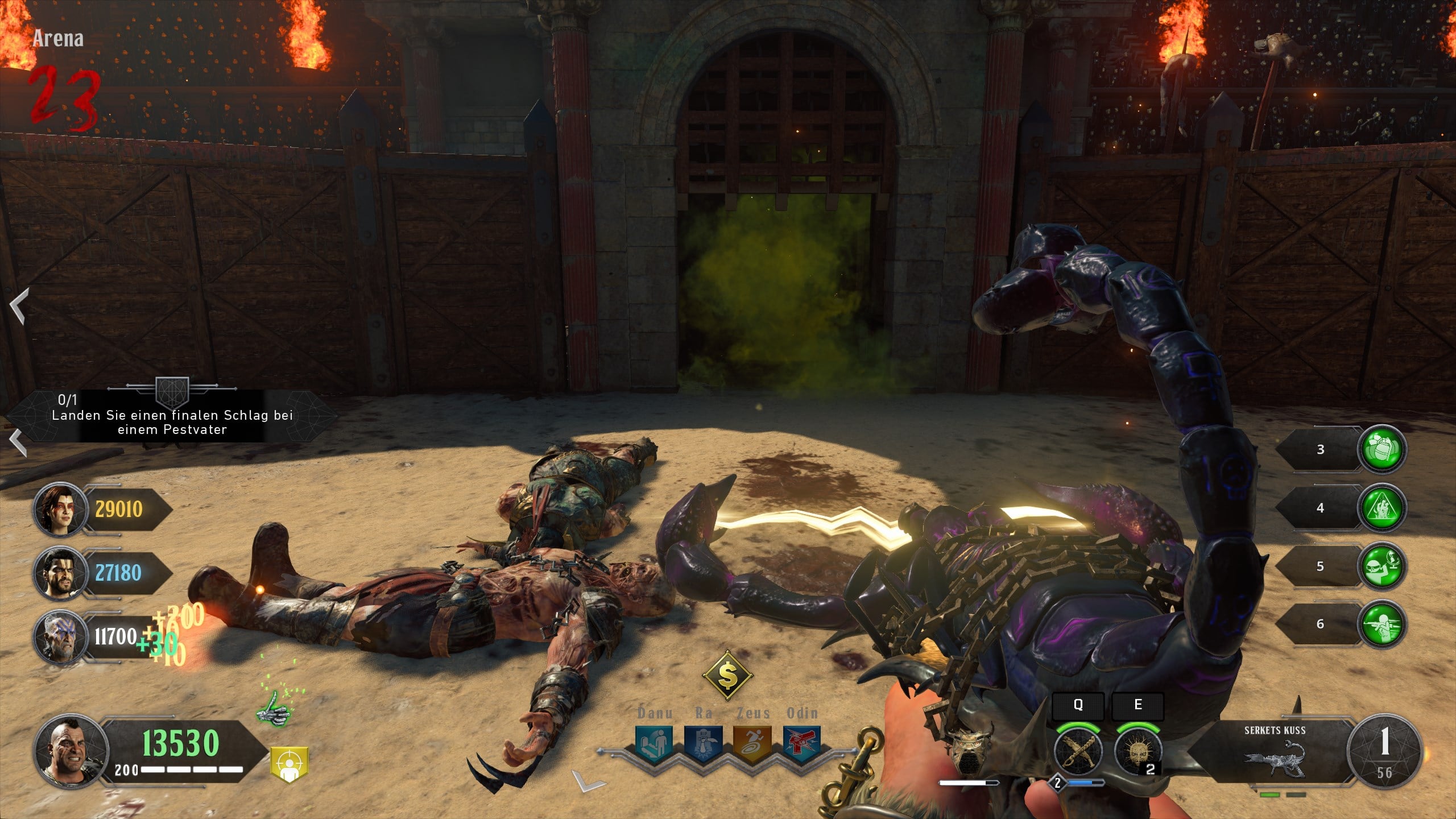Click your own character portrait
This screenshot has height=819, width=1456.
tap(71, 751)
